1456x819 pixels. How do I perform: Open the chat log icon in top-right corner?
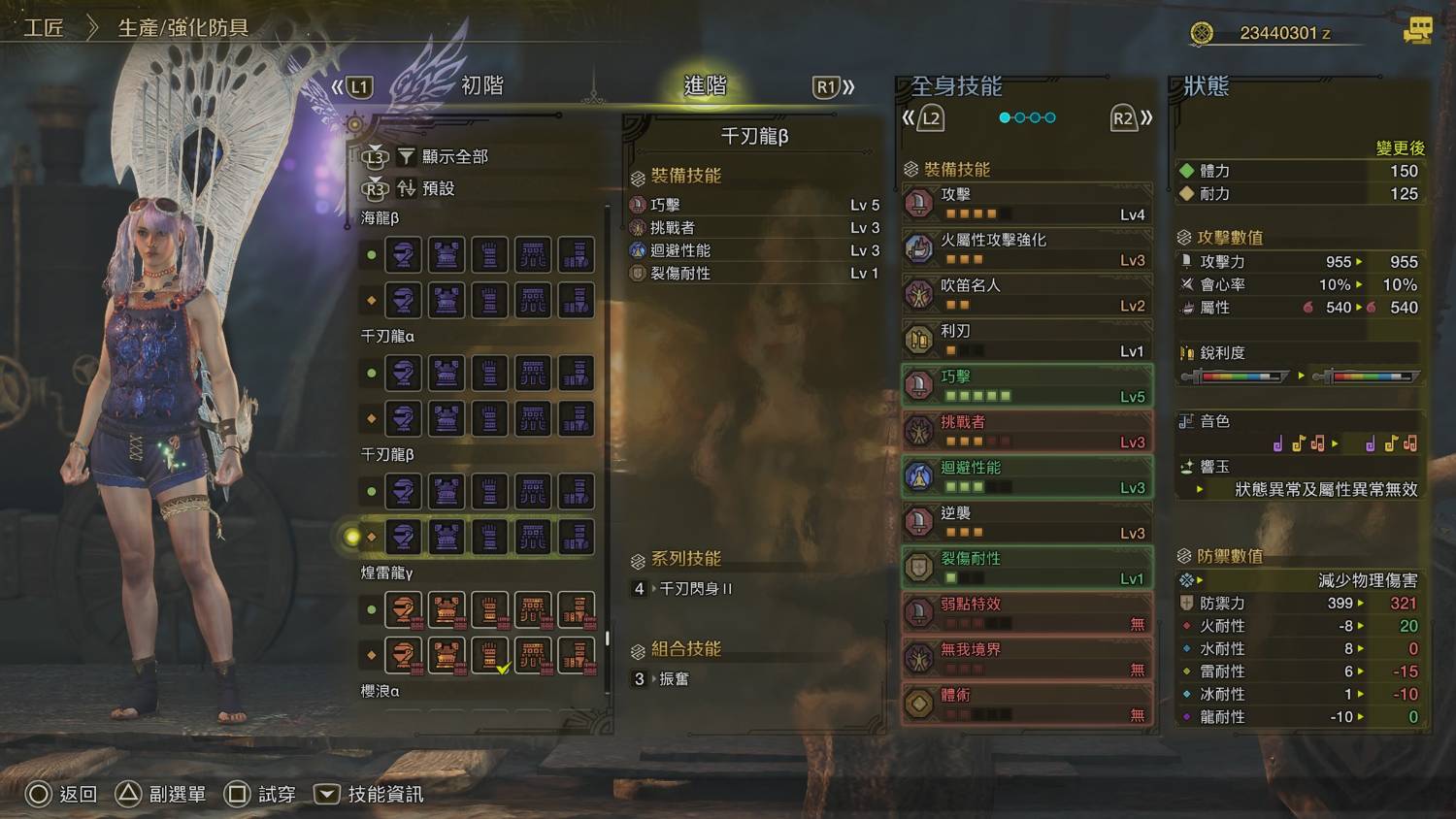click(1417, 30)
